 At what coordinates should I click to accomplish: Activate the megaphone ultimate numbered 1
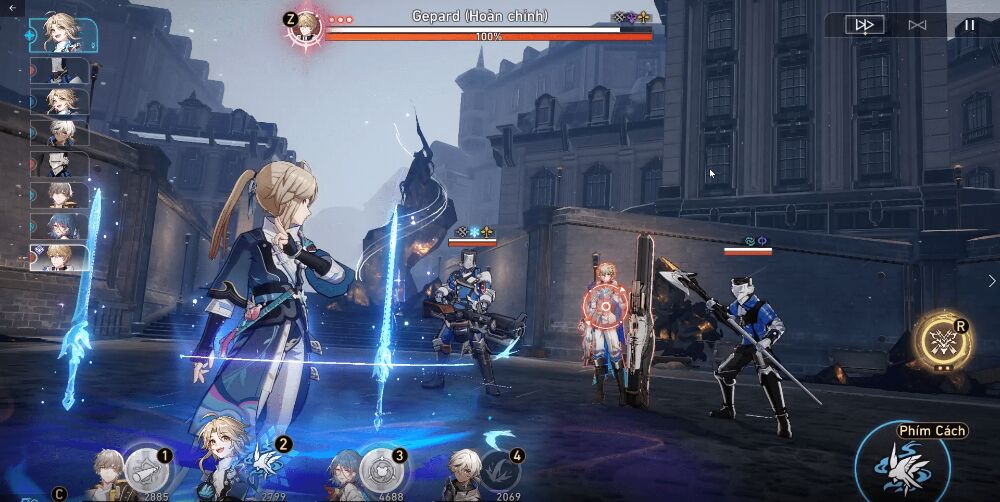(x=146, y=469)
